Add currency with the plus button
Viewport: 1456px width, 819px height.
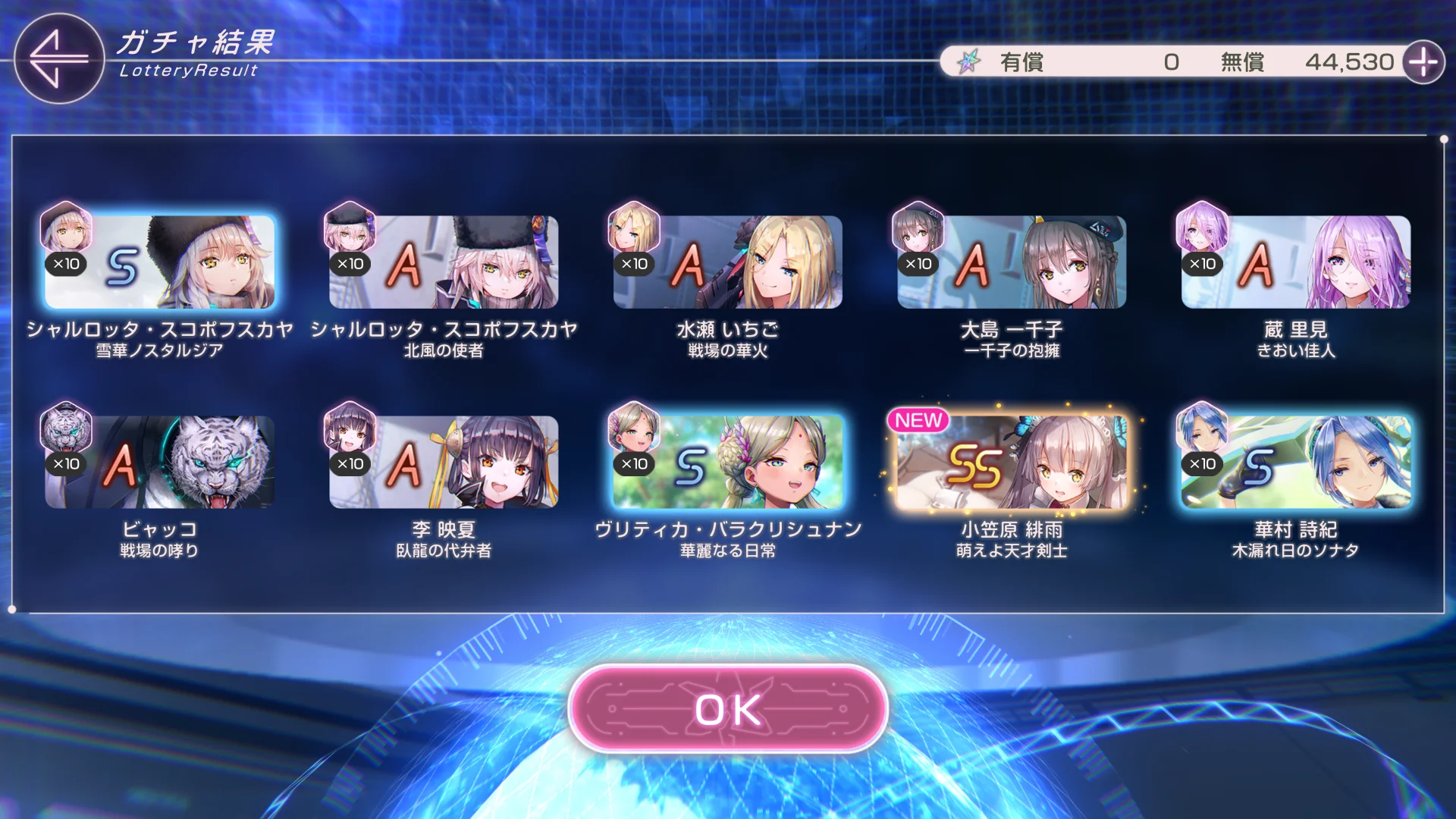point(1423,62)
